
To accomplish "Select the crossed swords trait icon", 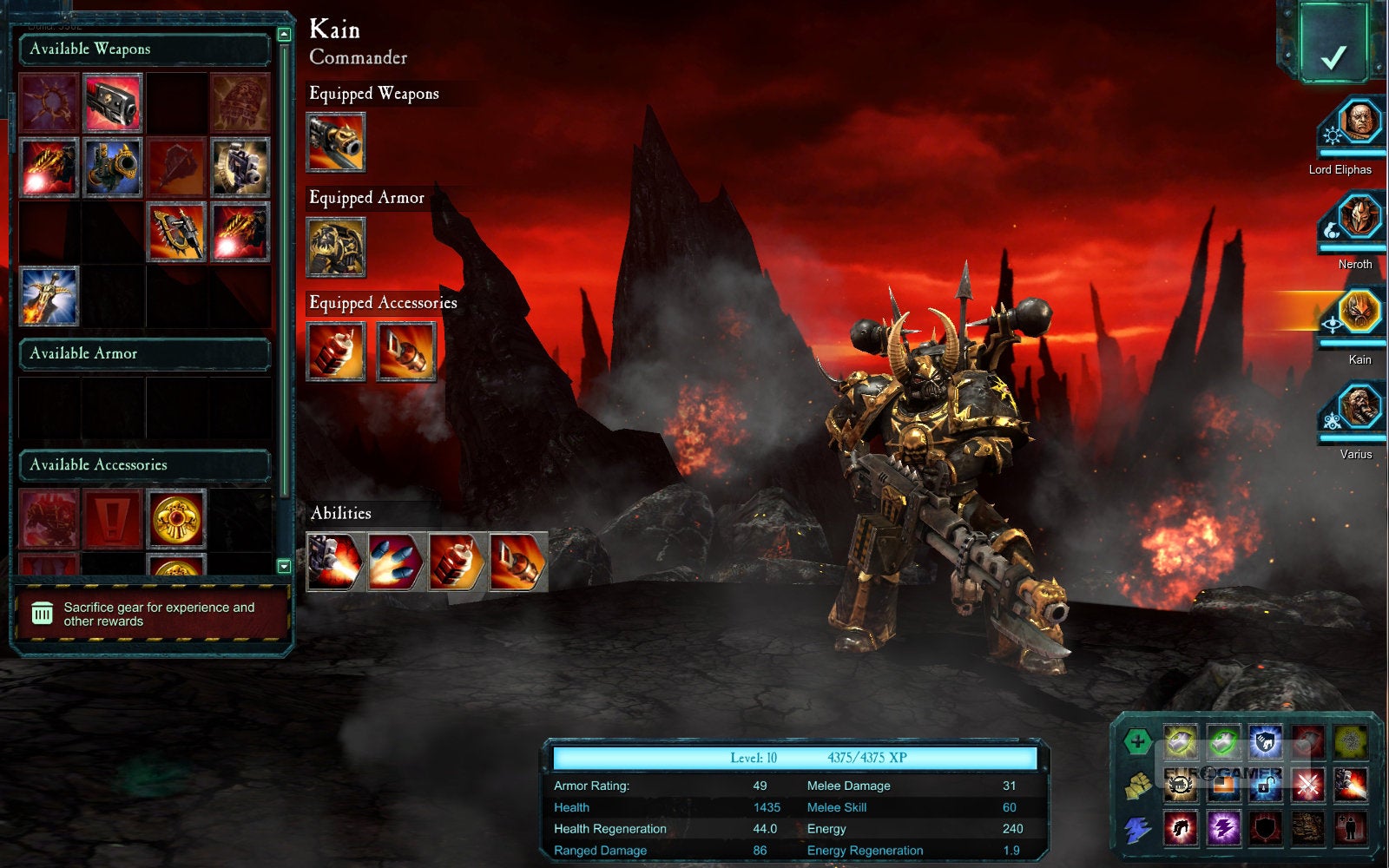I will click(1308, 785).
